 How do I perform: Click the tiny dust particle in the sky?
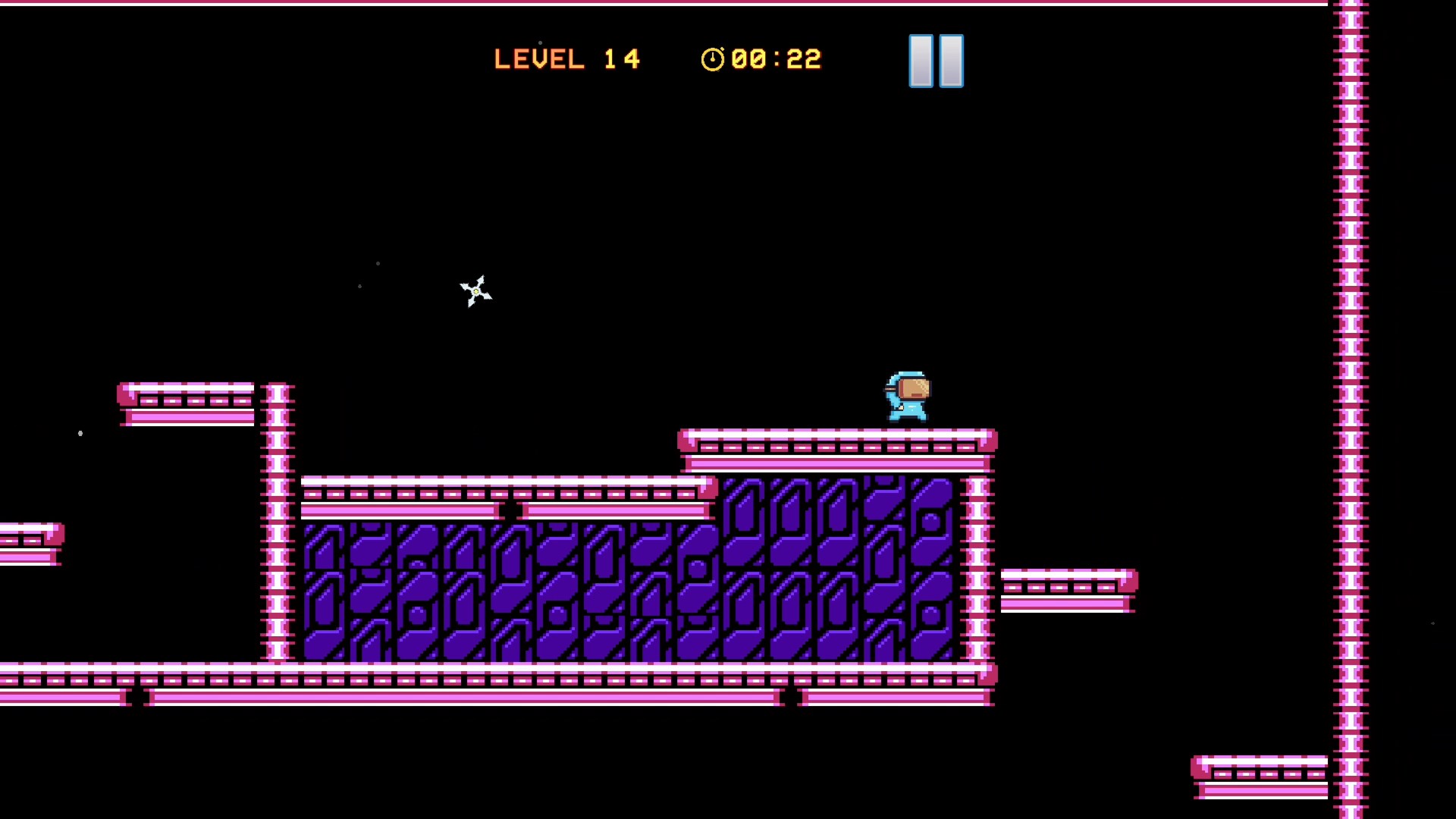coord(377,263)
